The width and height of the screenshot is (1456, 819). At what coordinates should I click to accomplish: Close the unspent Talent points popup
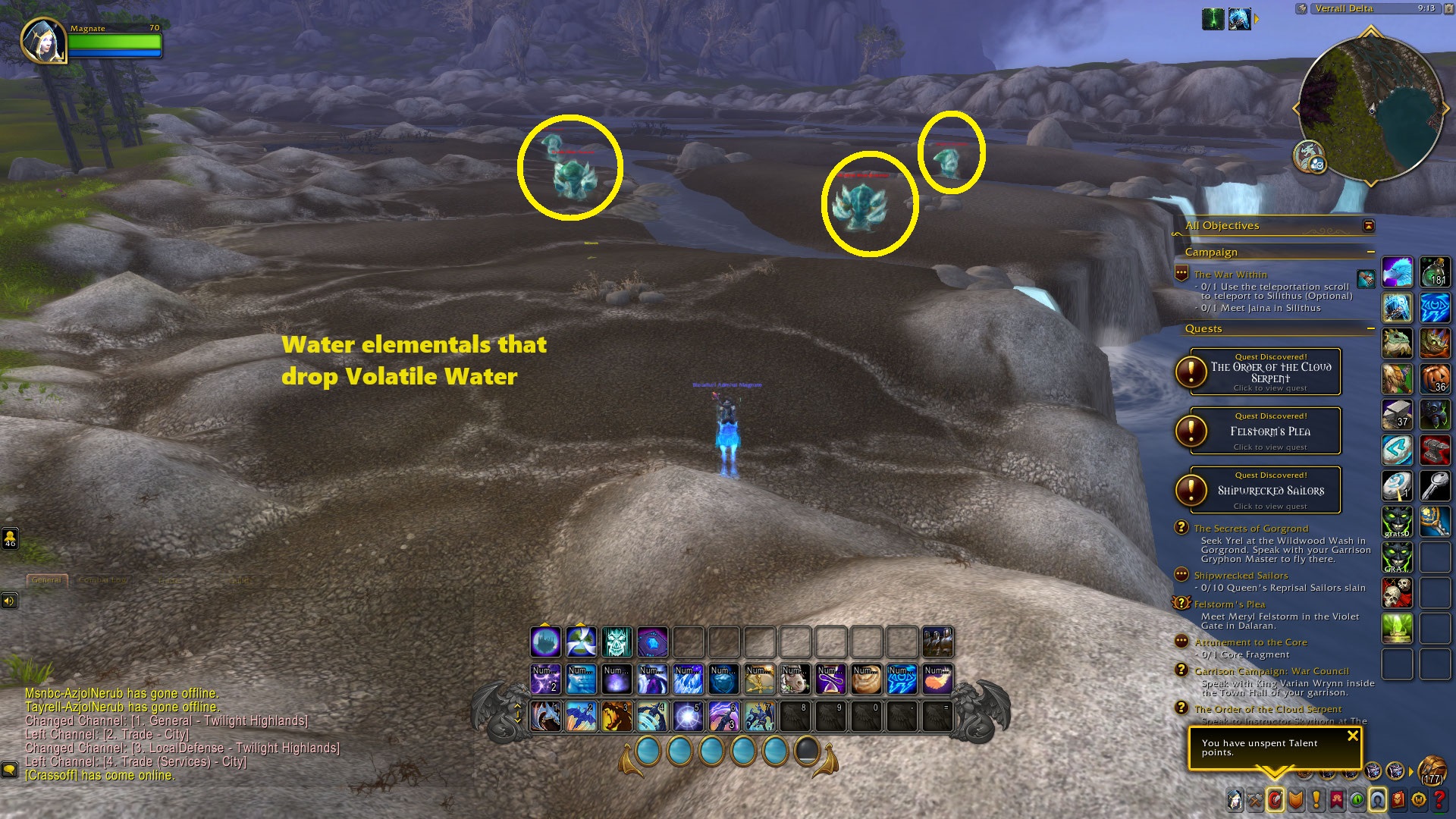click(x=1352, y=736)
